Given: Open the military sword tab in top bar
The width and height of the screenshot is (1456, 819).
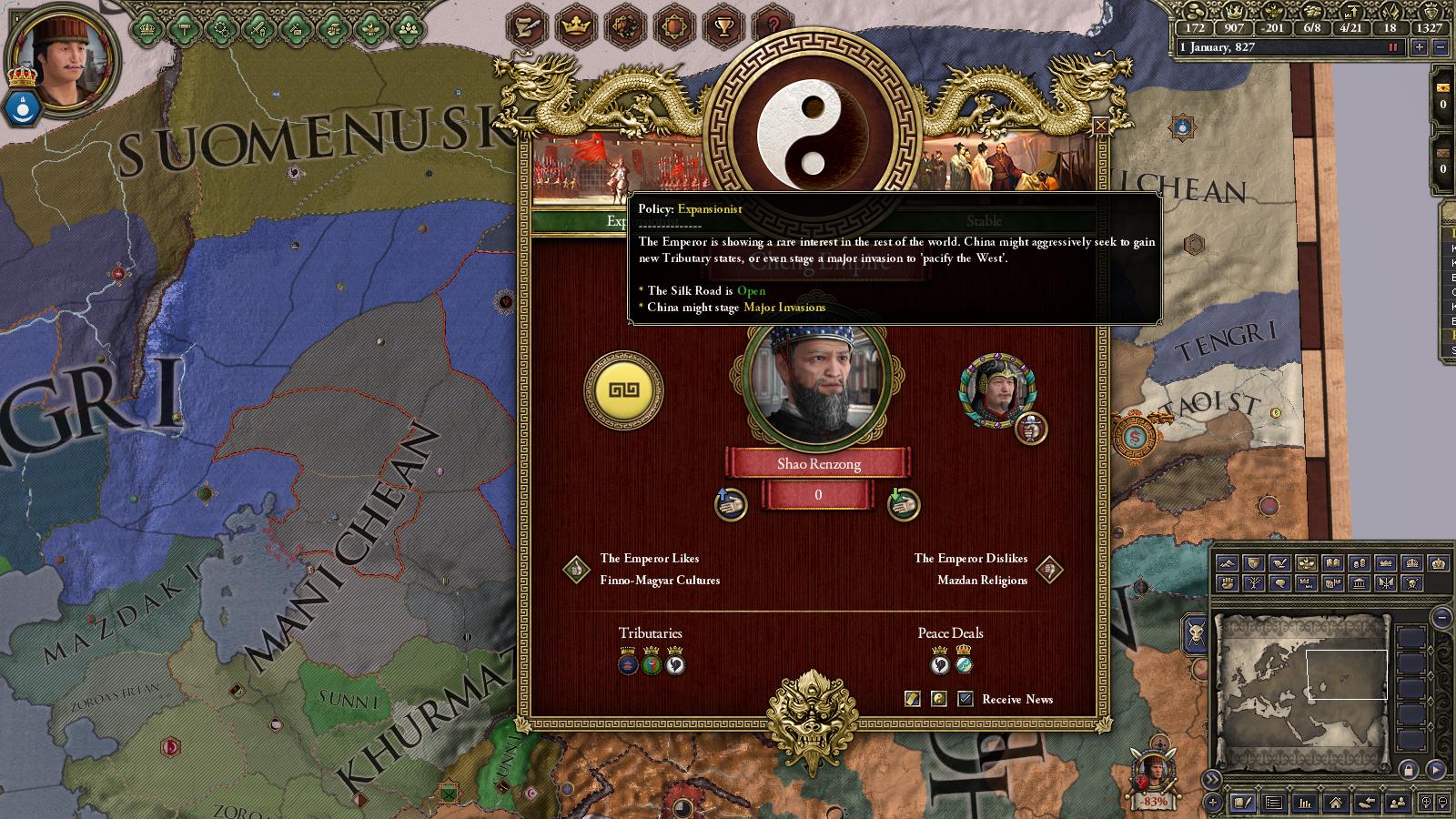Looking at the screenshot, I should pyautogui.click(x=259, y=29).
